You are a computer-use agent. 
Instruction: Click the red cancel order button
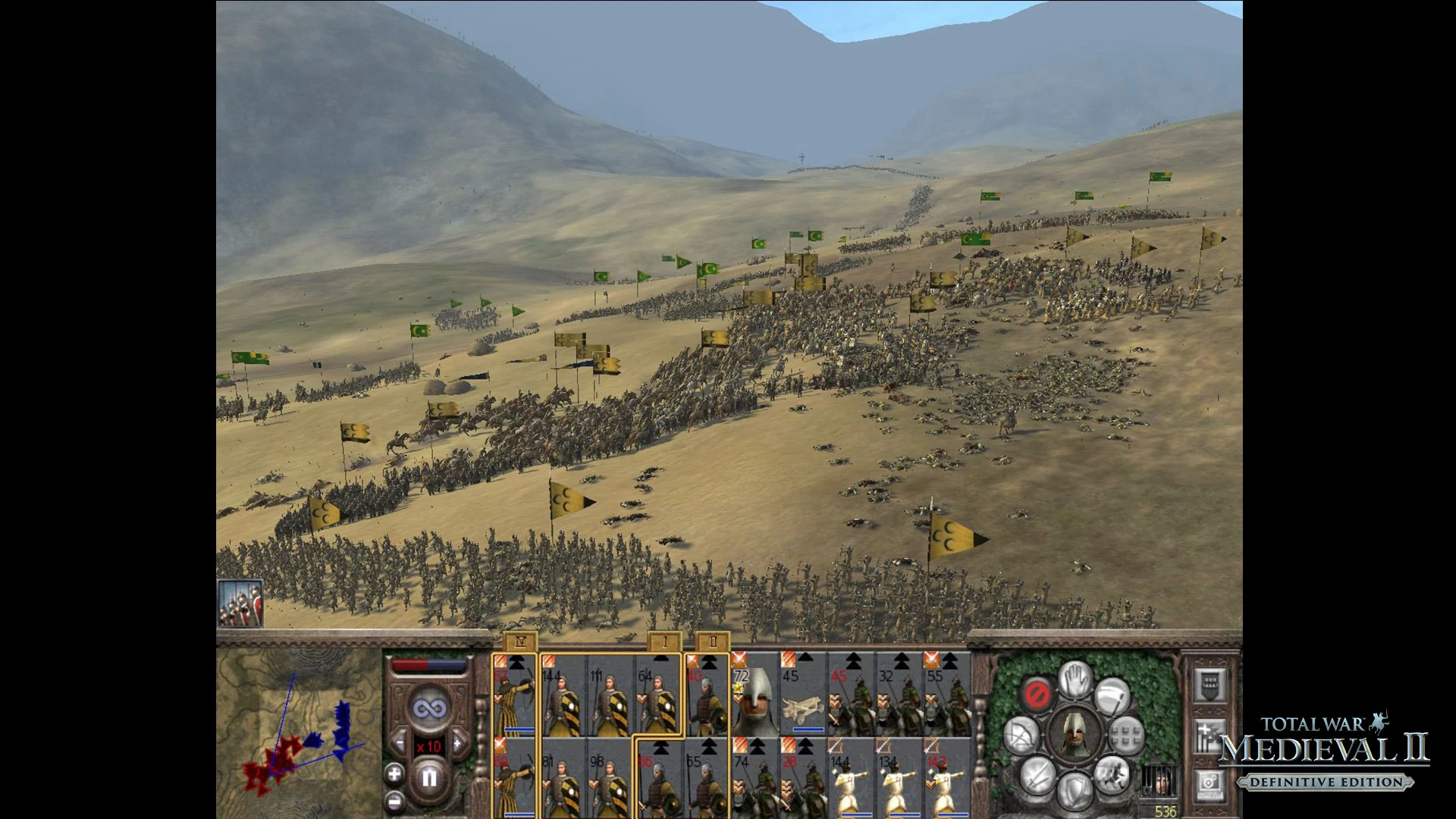[x=1037, y=693]
